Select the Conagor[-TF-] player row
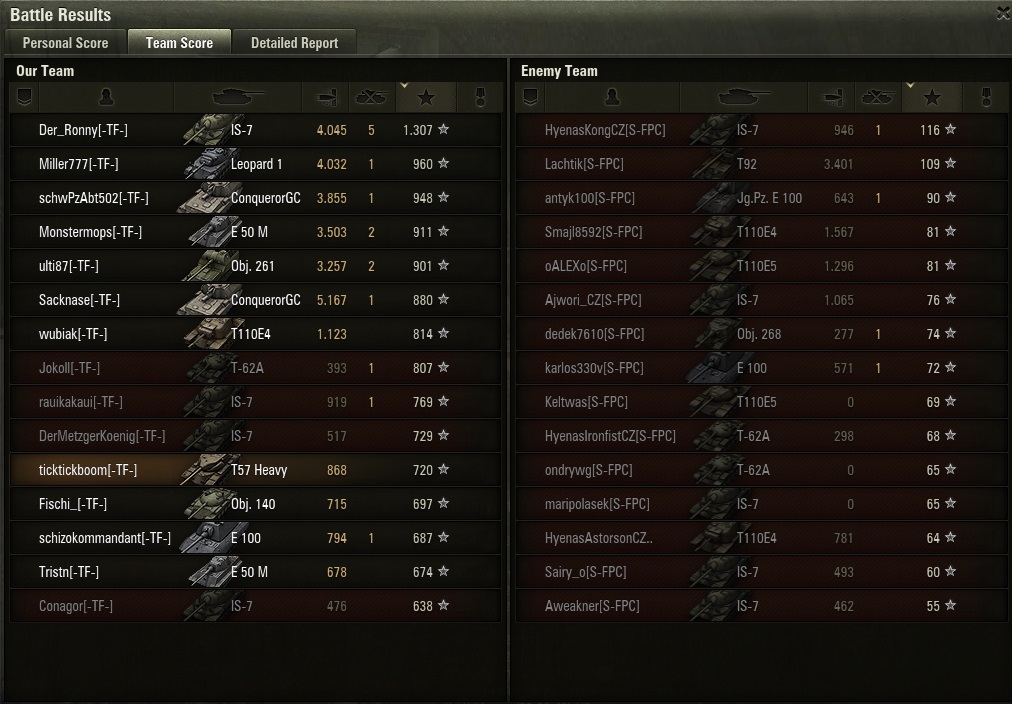Screen dimensions: 1012x704 [76, 606]
